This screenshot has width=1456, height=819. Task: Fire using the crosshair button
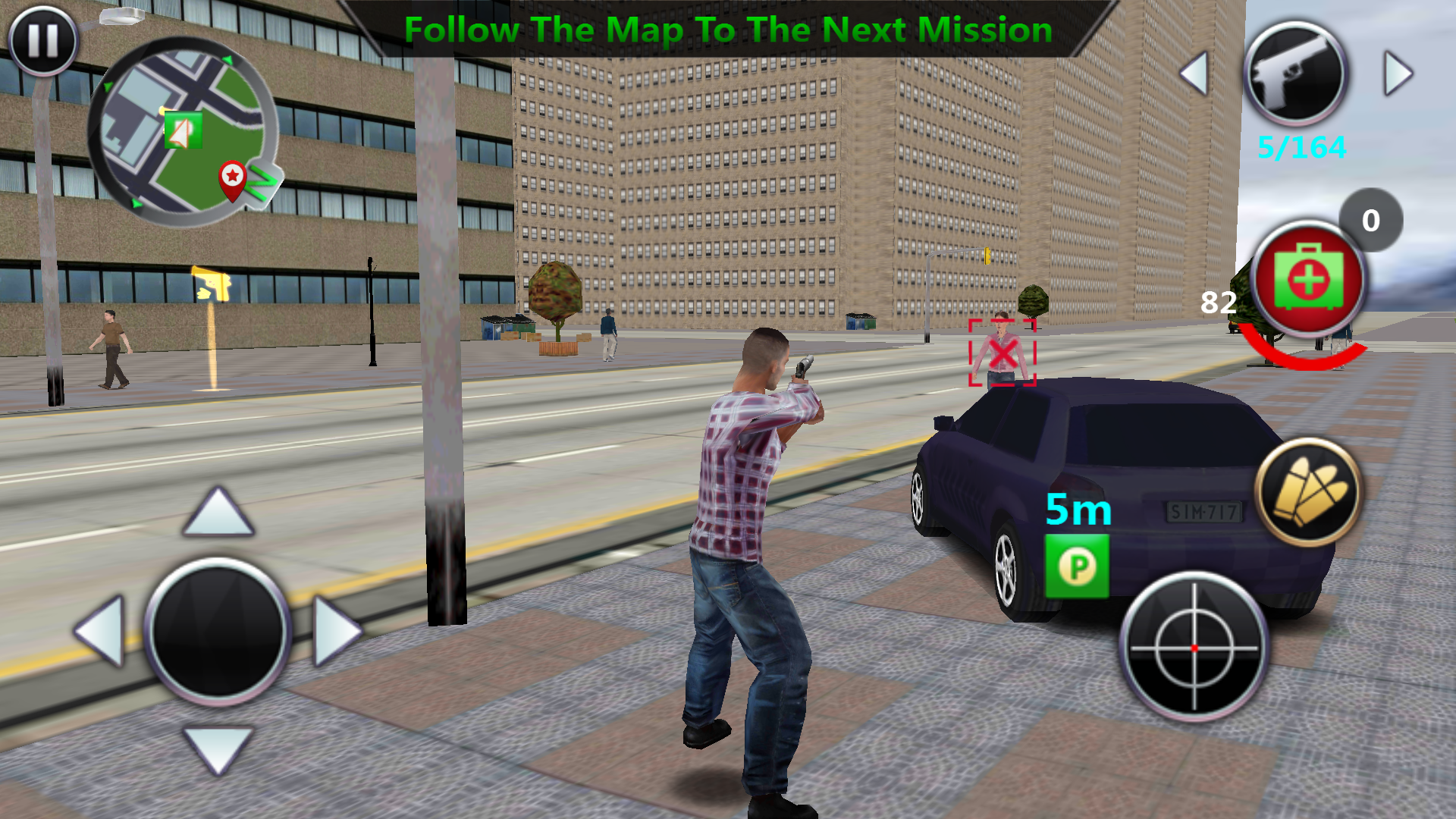pos(1194,648)
